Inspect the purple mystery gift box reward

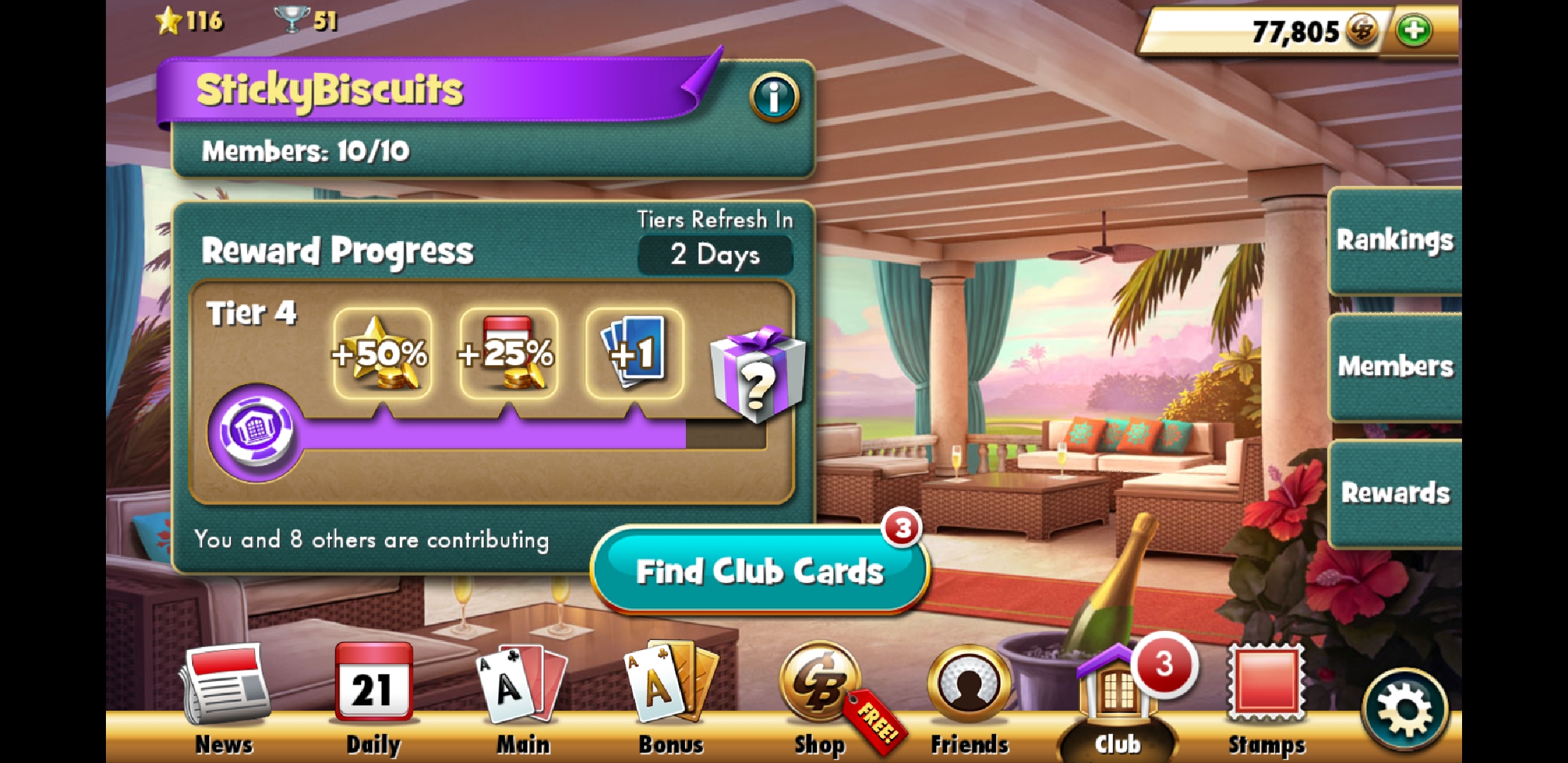[x=757, y=374]
